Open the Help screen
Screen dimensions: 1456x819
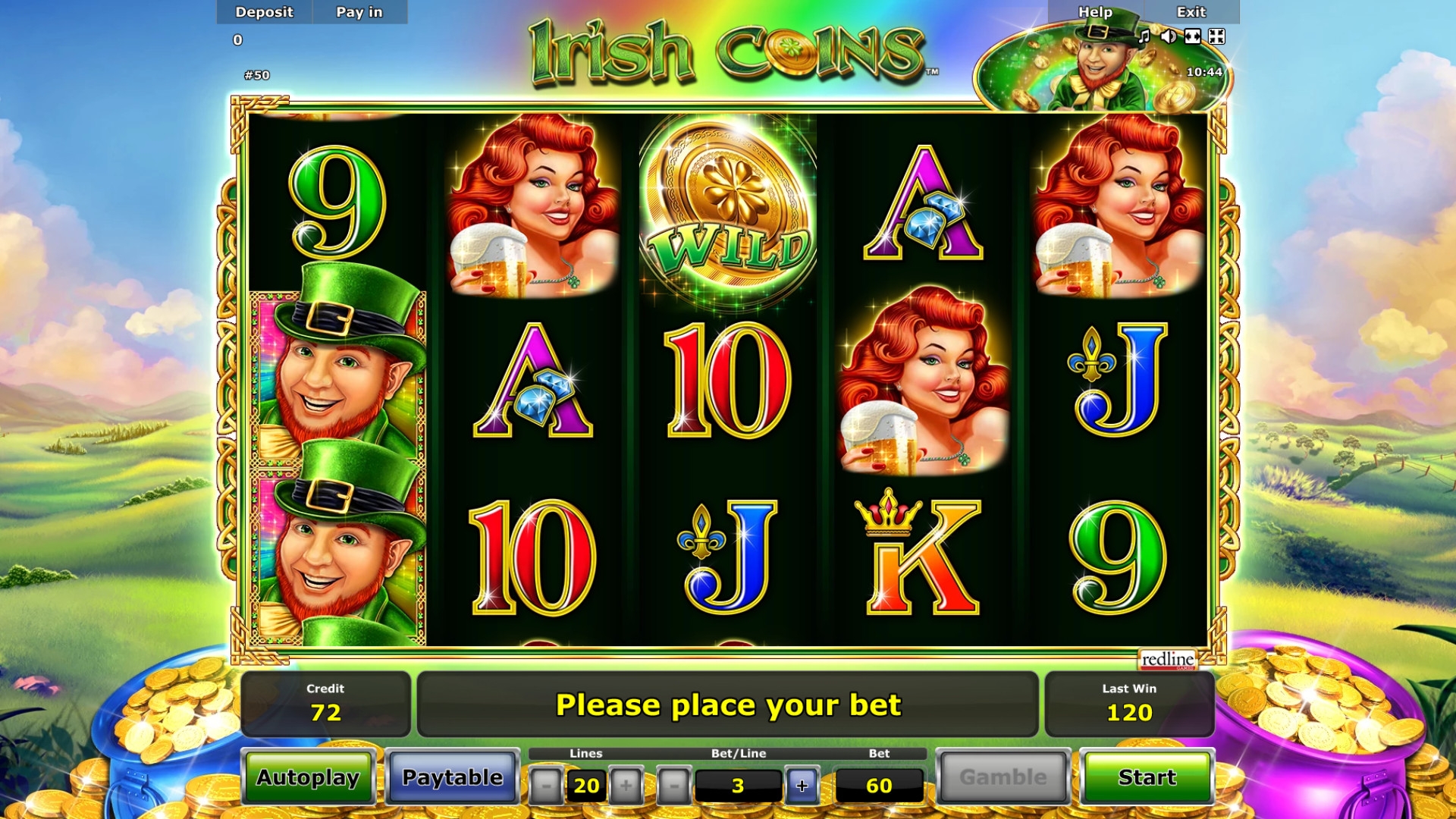click(1095, 12)
